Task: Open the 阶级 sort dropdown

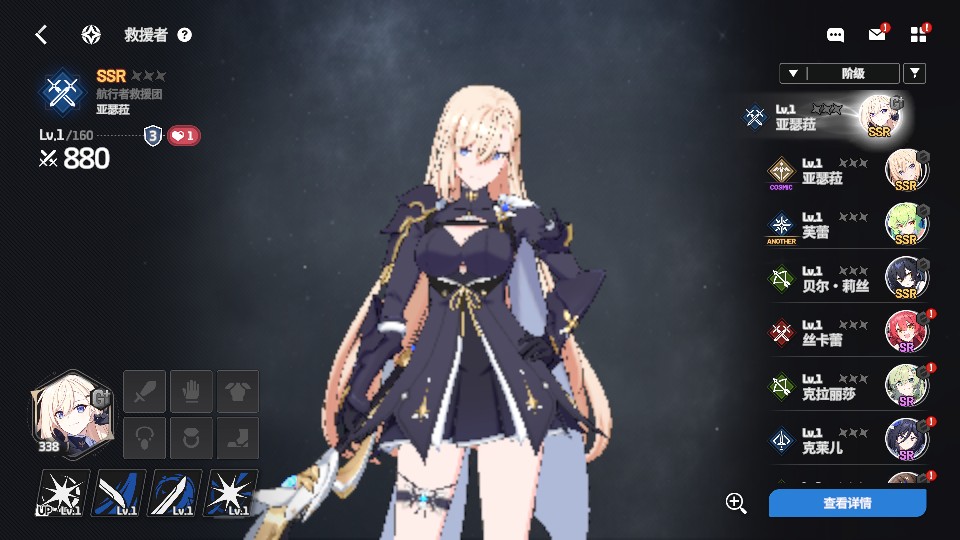Action: [x=838, y=73]
